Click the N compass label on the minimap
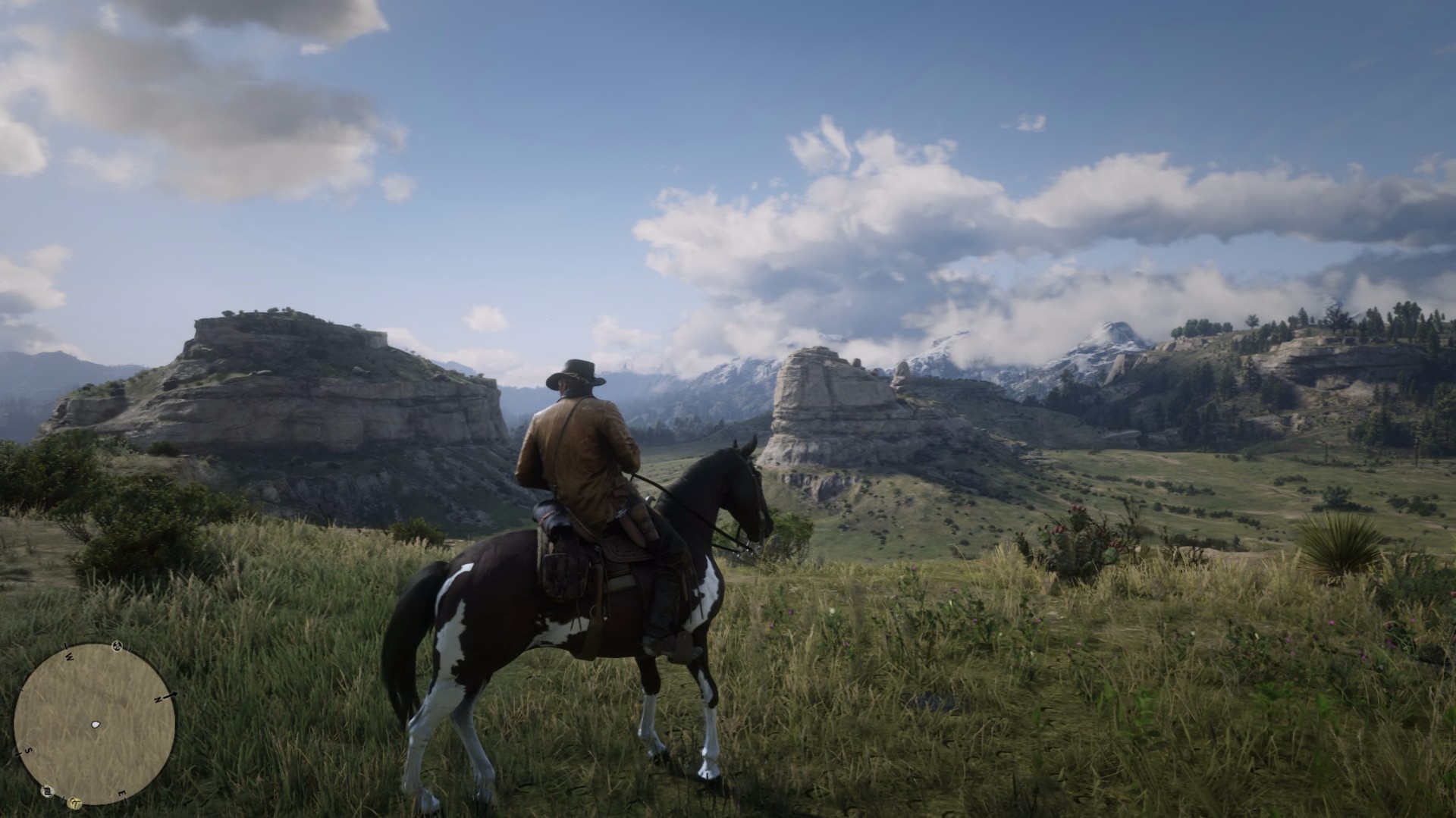This screenshot has width=1456, height=818. coord(158,699)
